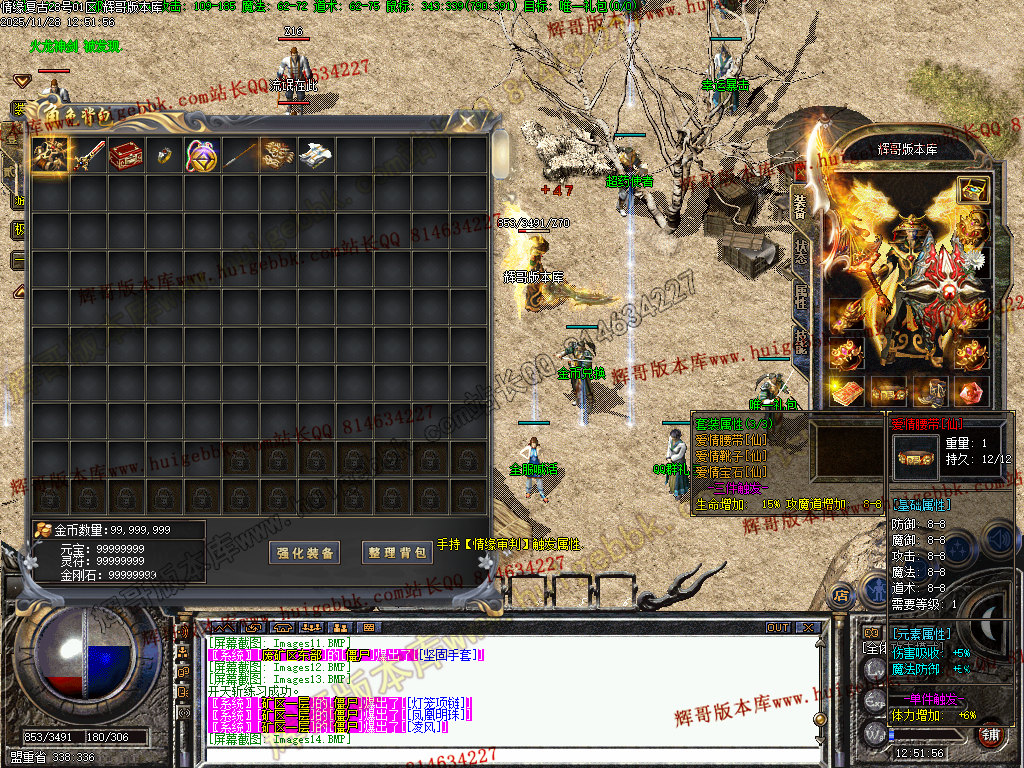
Task: Select the long staff item in backpack
Action: [x=240, y=155]
